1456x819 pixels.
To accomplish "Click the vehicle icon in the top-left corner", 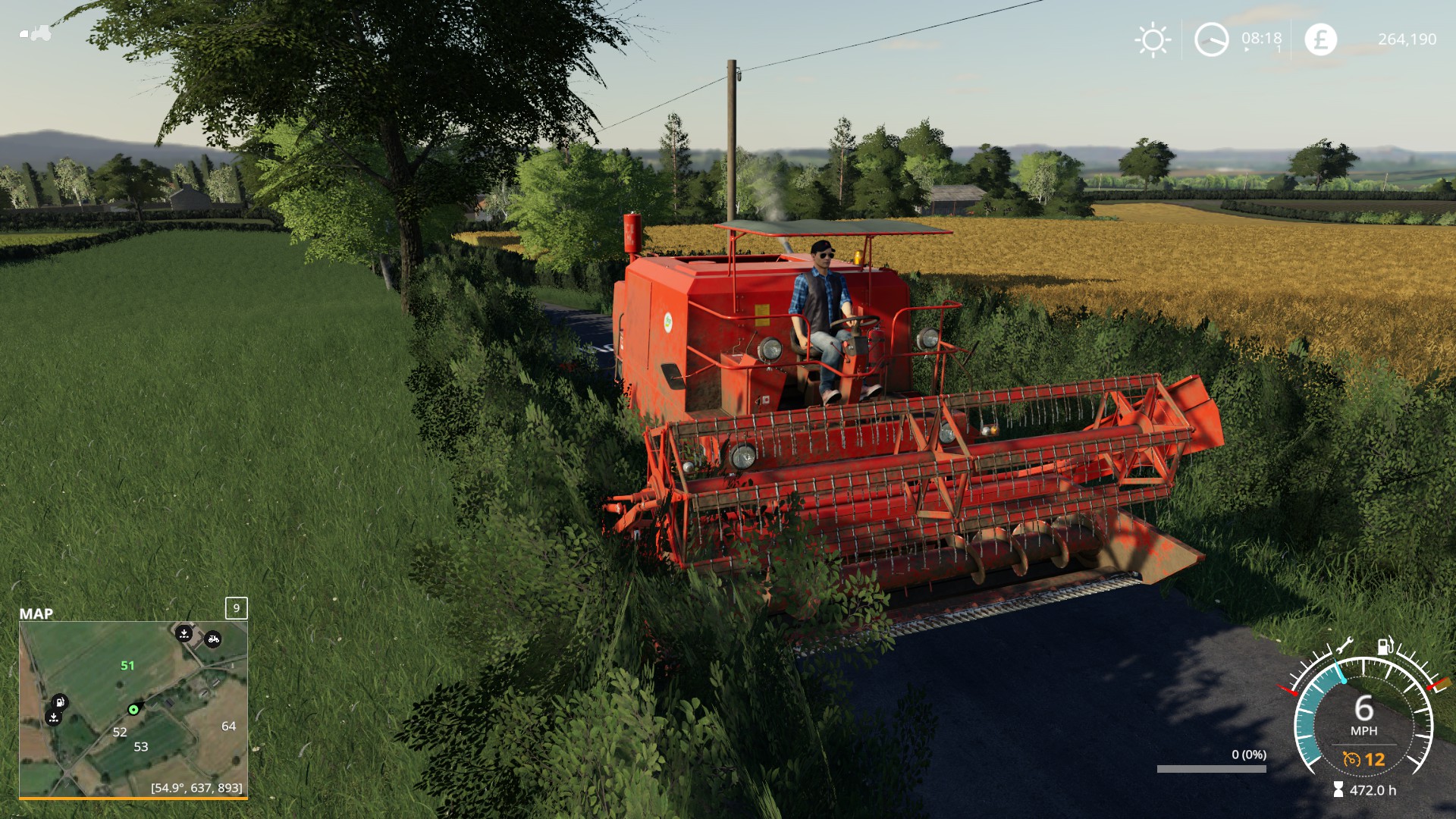I will point(36,33).
